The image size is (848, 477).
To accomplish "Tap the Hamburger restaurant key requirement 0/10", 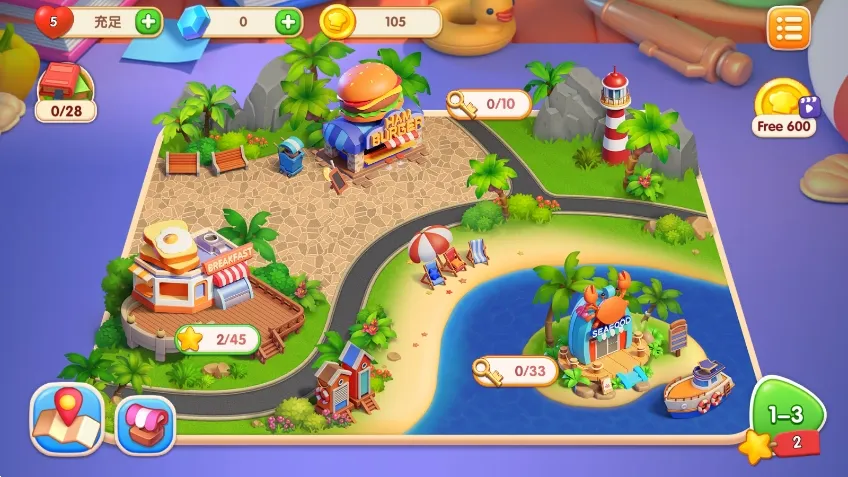I will 489,104.
